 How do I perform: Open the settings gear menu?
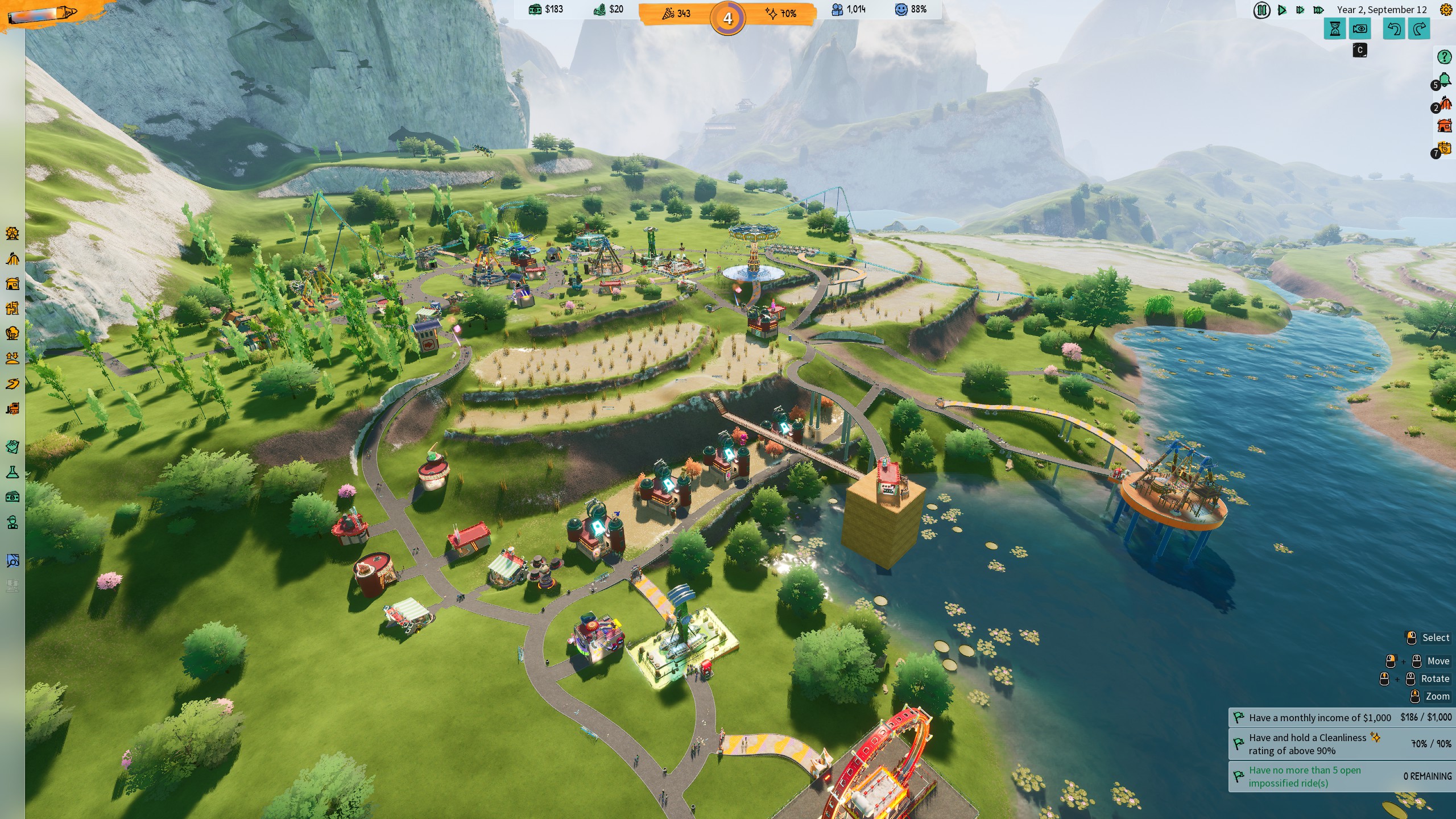1445,10
